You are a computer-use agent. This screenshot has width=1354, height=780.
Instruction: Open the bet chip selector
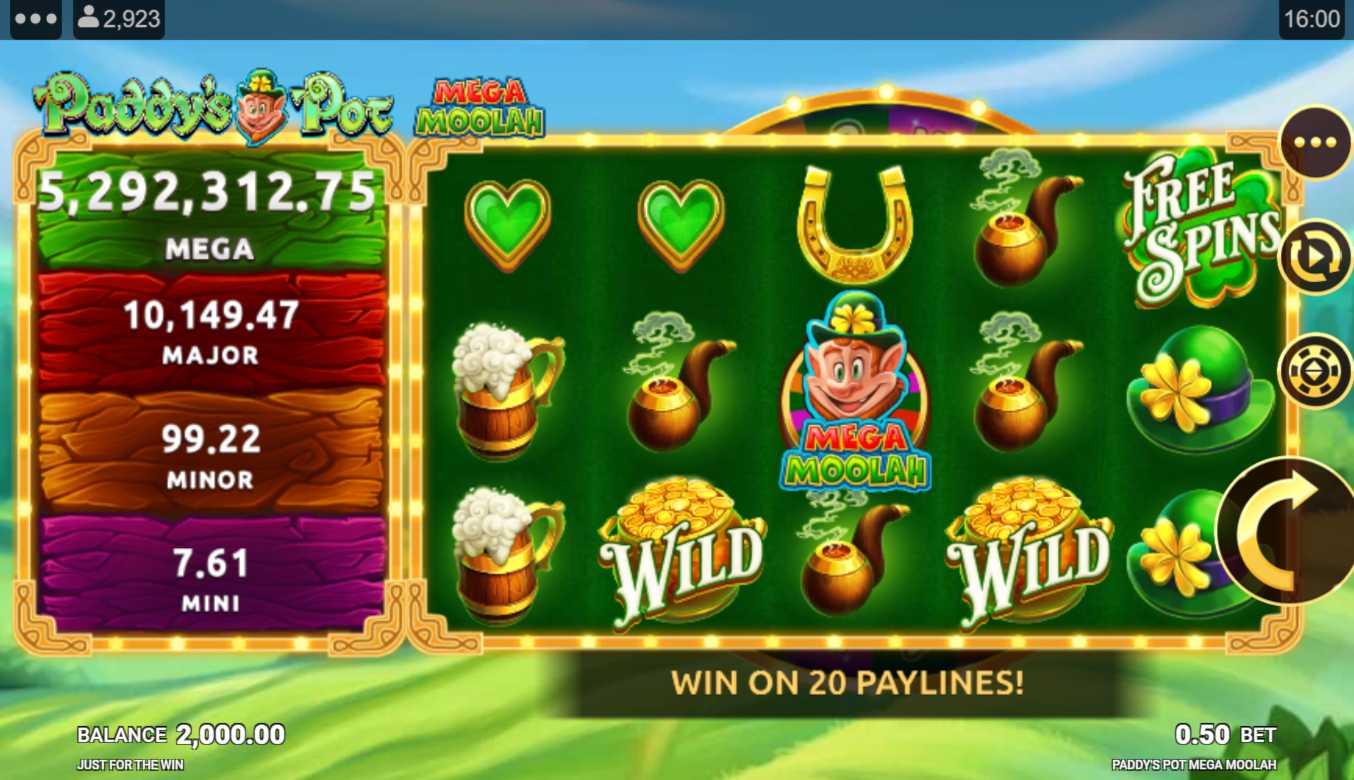[x=1314, y=371]
